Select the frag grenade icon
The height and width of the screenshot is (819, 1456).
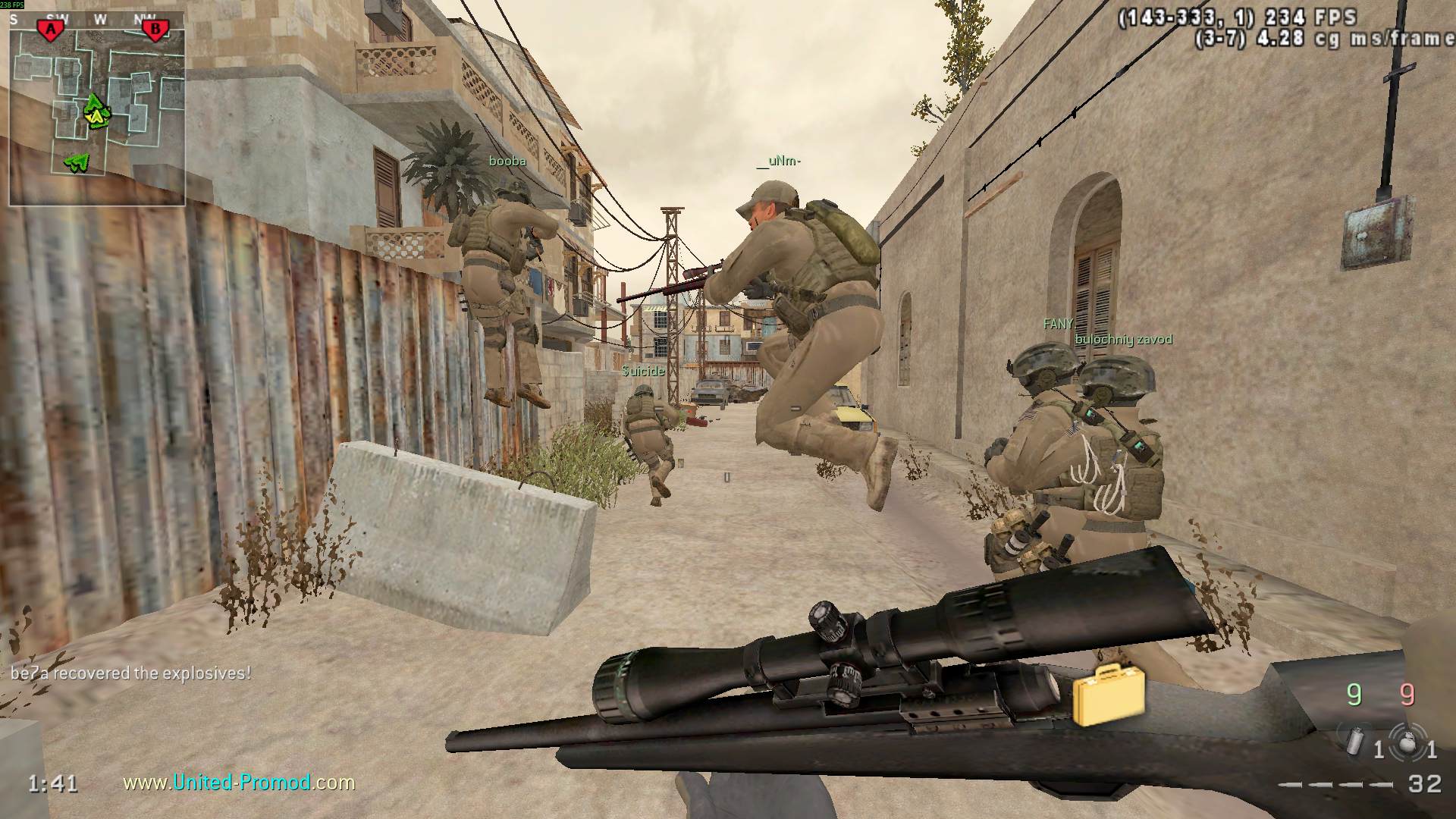point(1407,740)
